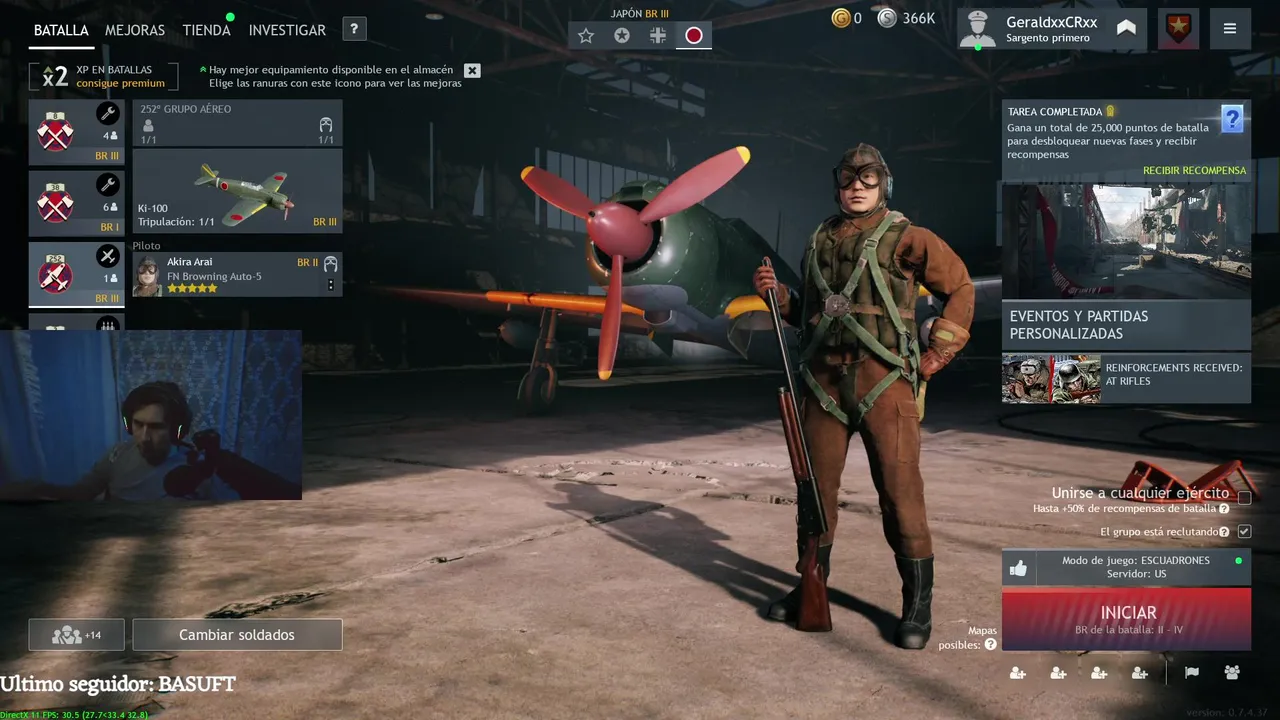Select the Ki-100 aircraft card
The image size is (1280, 720).
coord(237,192)
